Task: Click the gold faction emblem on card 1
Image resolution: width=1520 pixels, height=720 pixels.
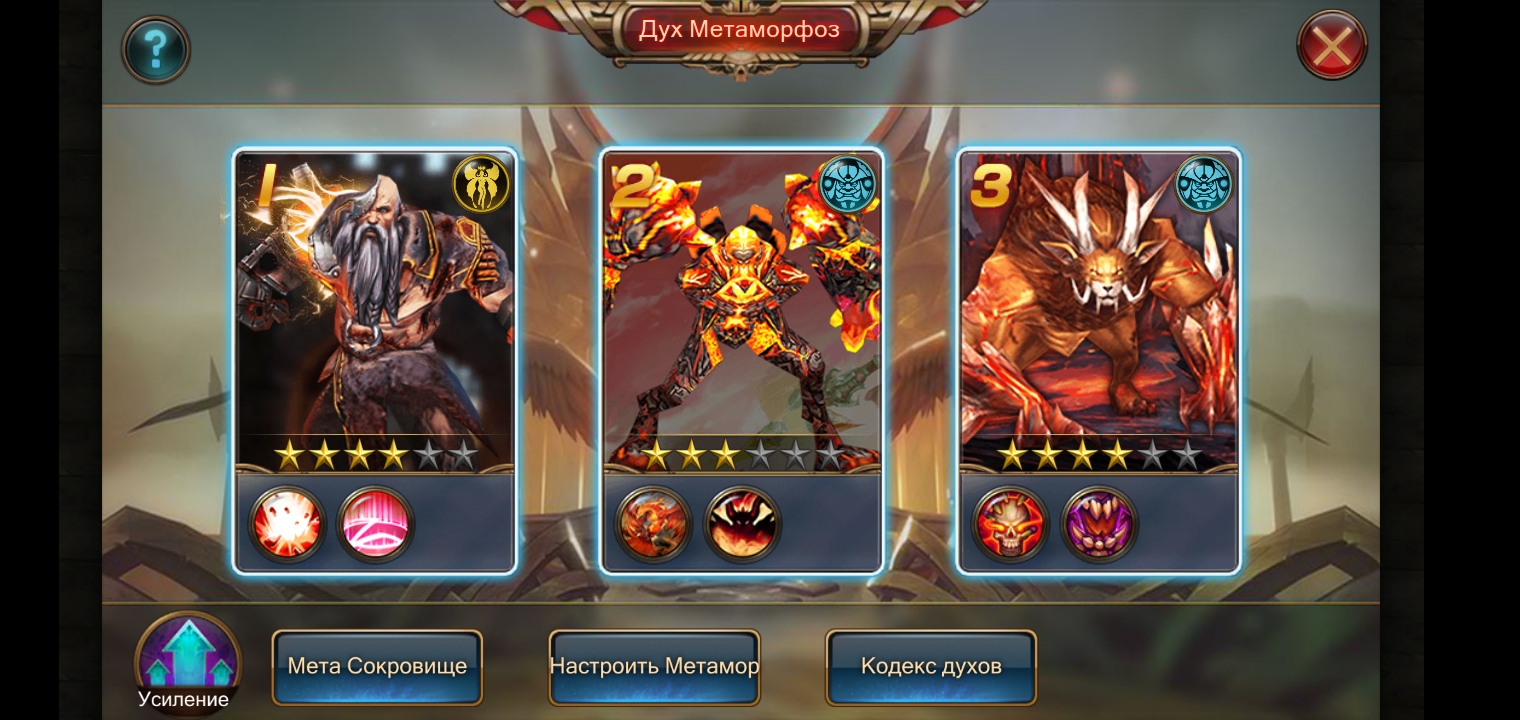Action: click(479, 183)
